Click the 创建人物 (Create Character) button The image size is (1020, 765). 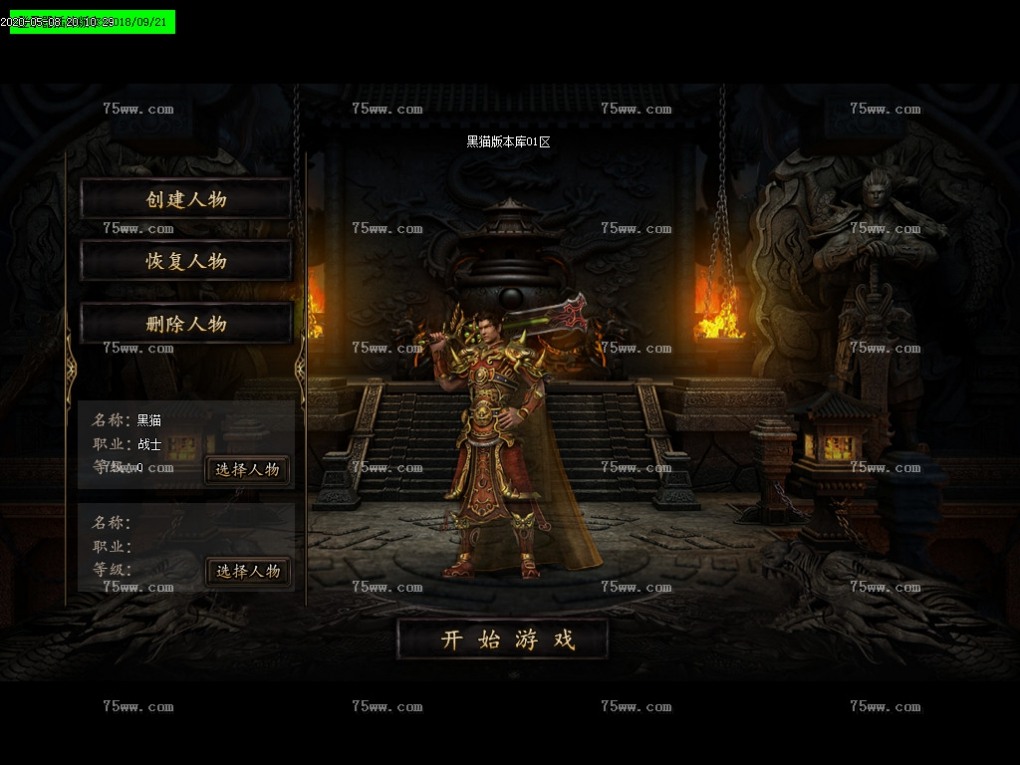pos(186,199)
